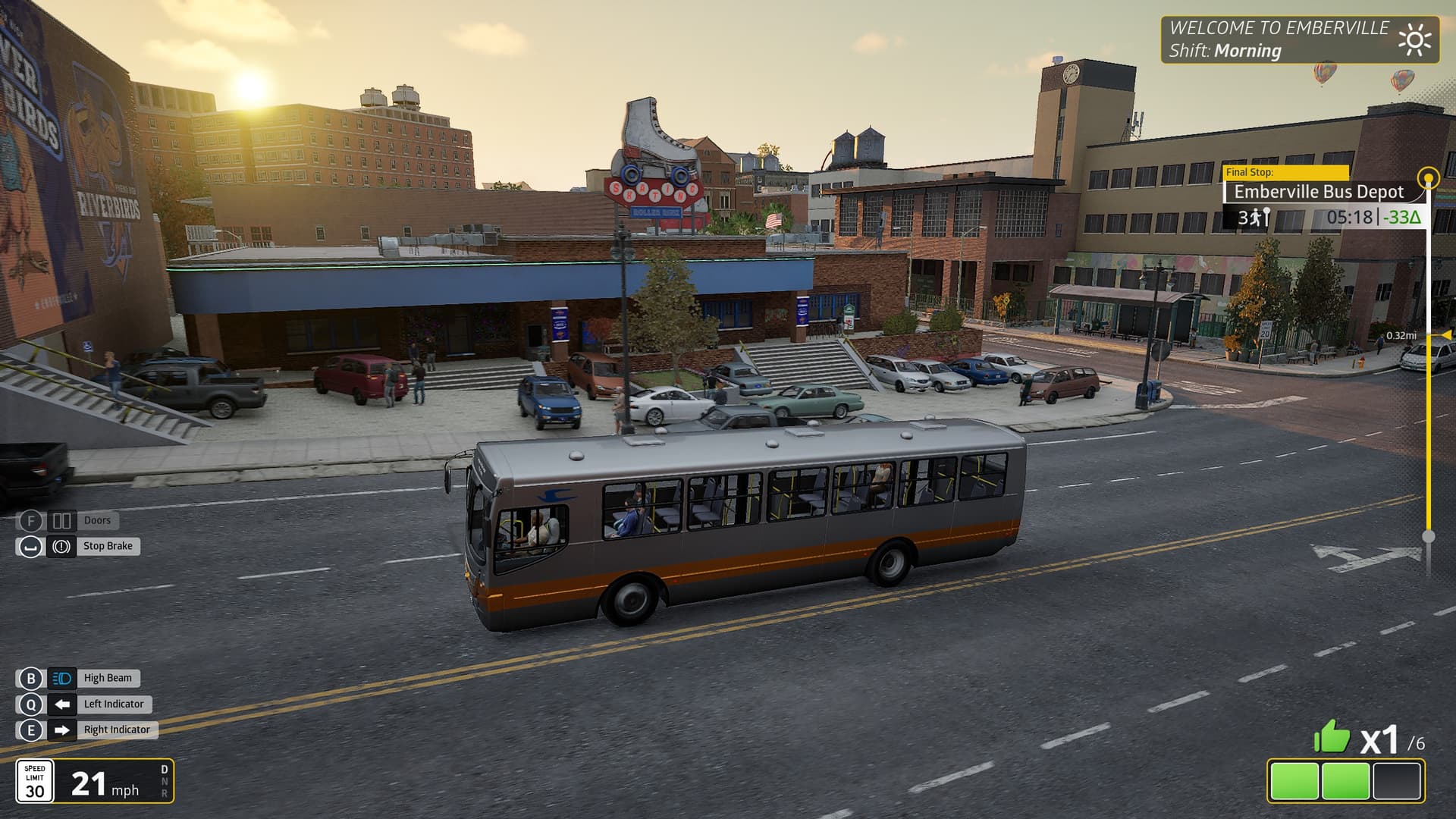Switch on the High Beam headlights icon
1456x819 pixels.
click(62, 679)
